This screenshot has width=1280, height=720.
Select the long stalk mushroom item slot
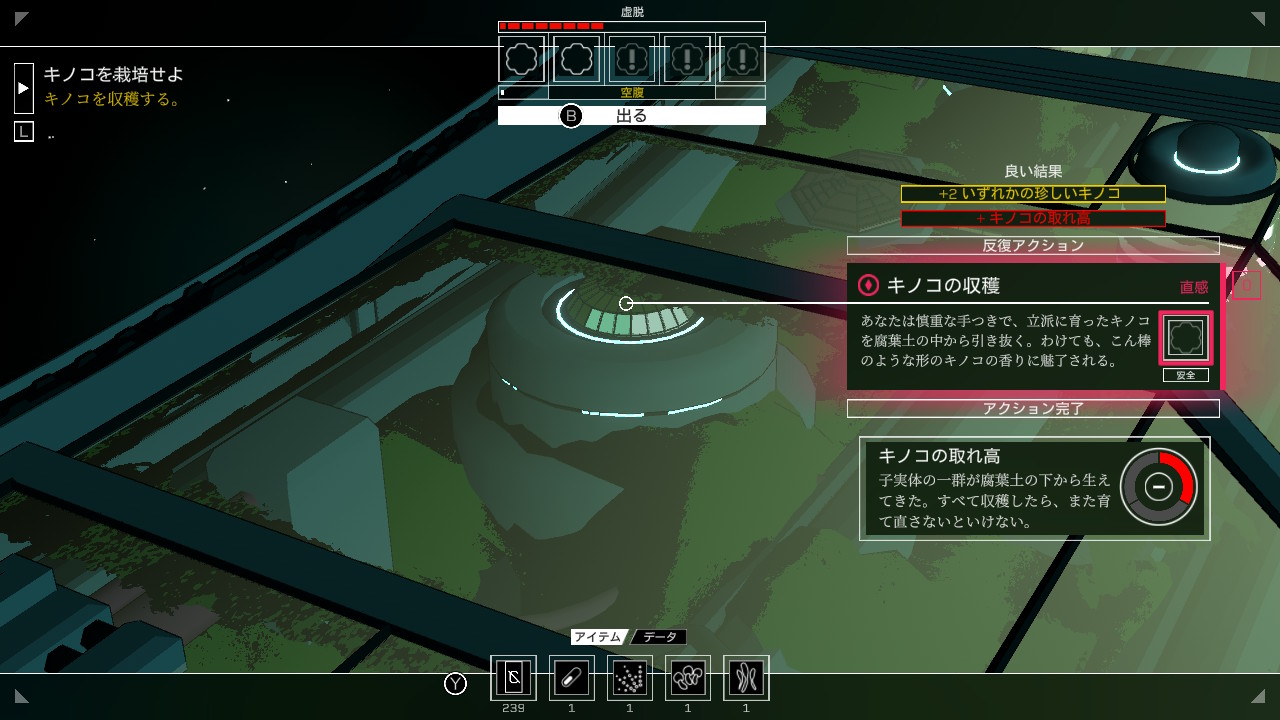[746, 678]
